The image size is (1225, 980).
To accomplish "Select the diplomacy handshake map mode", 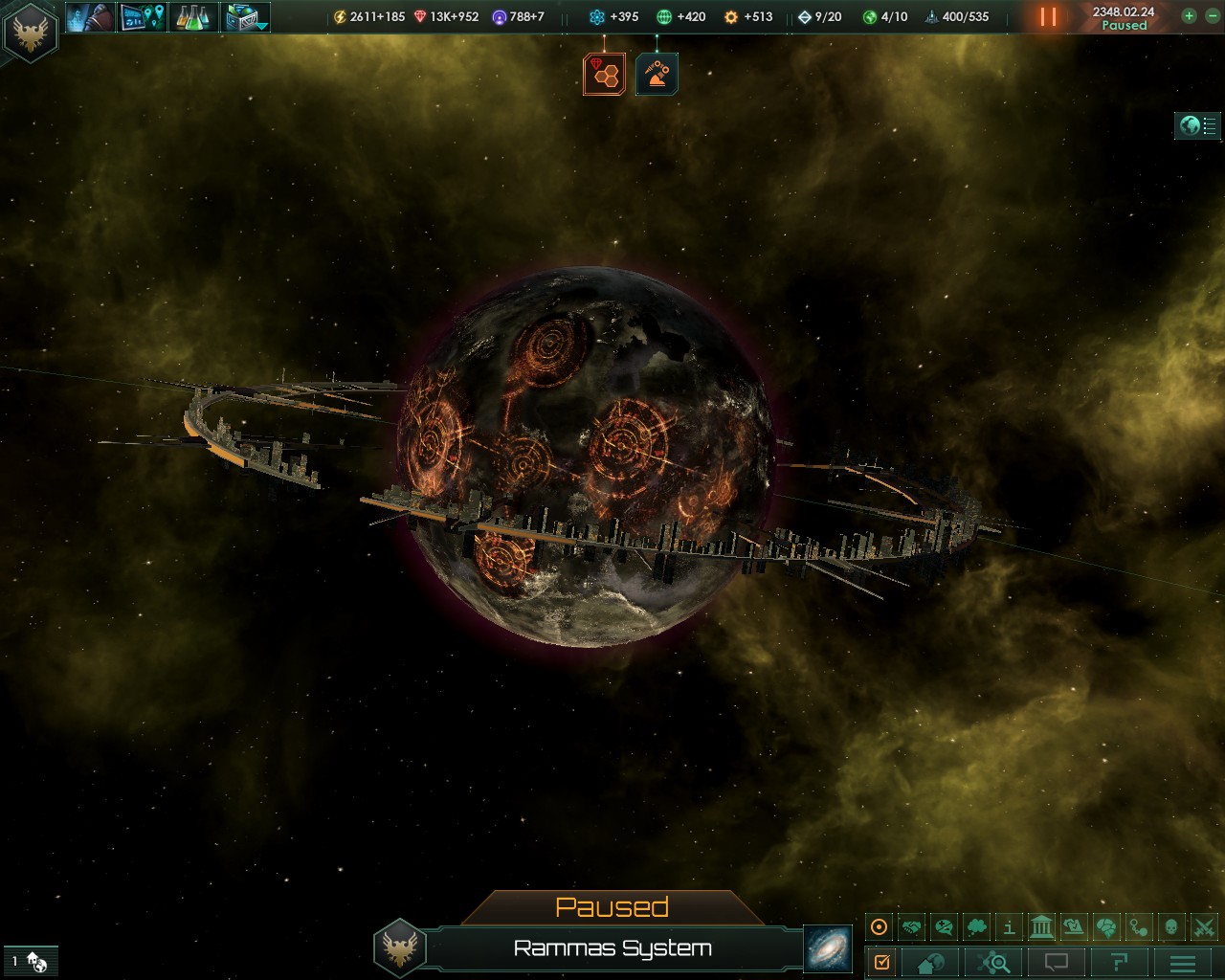I will point(912,925).
